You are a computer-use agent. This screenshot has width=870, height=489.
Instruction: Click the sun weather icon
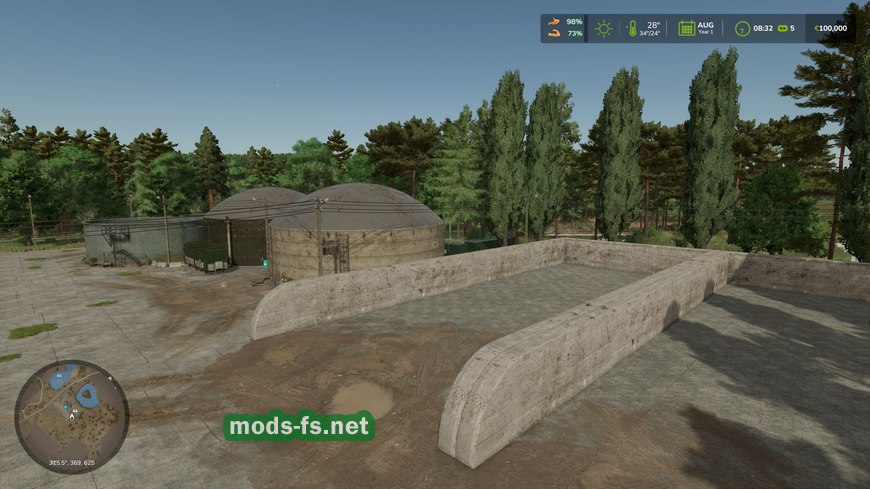(x=603, y=28)
